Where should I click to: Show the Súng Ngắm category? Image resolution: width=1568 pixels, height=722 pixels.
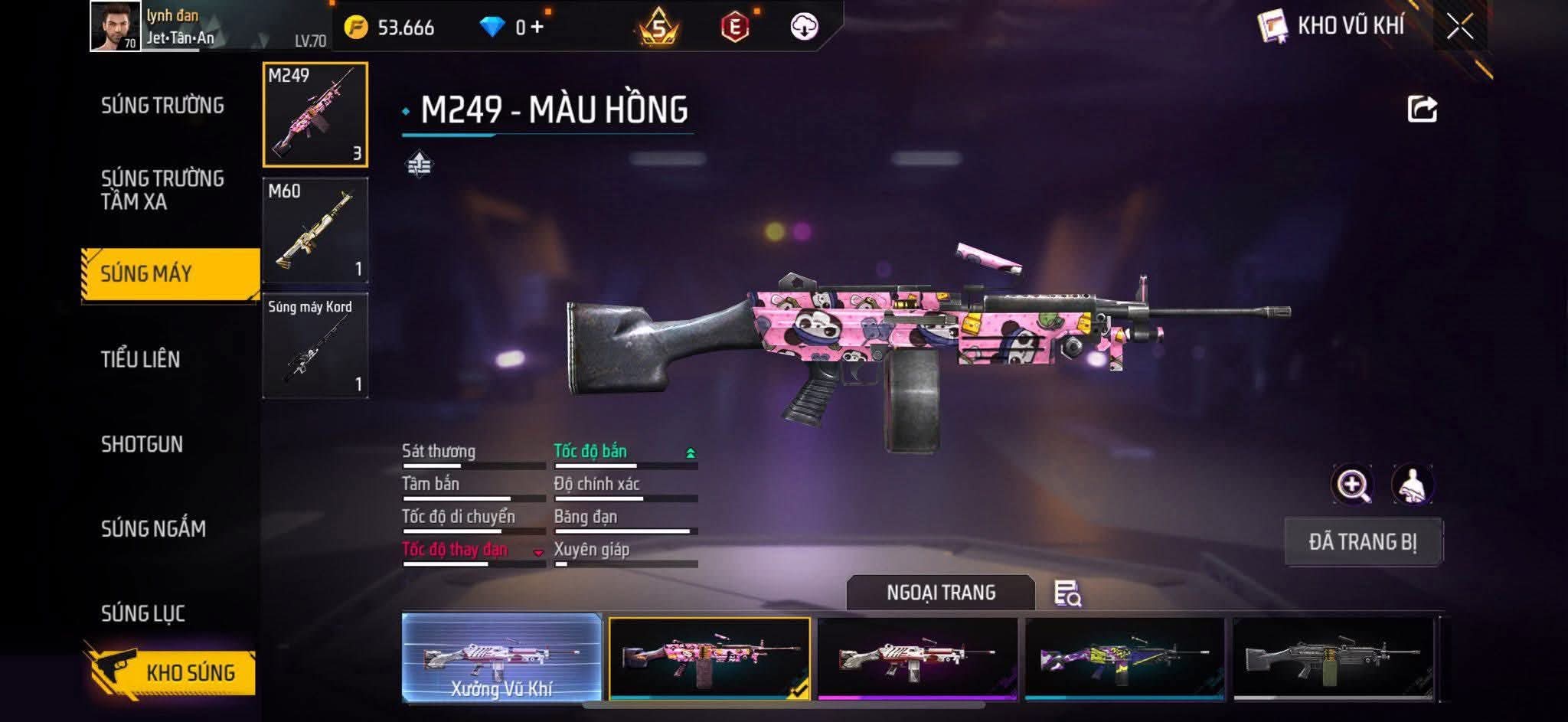coord(153,528)
